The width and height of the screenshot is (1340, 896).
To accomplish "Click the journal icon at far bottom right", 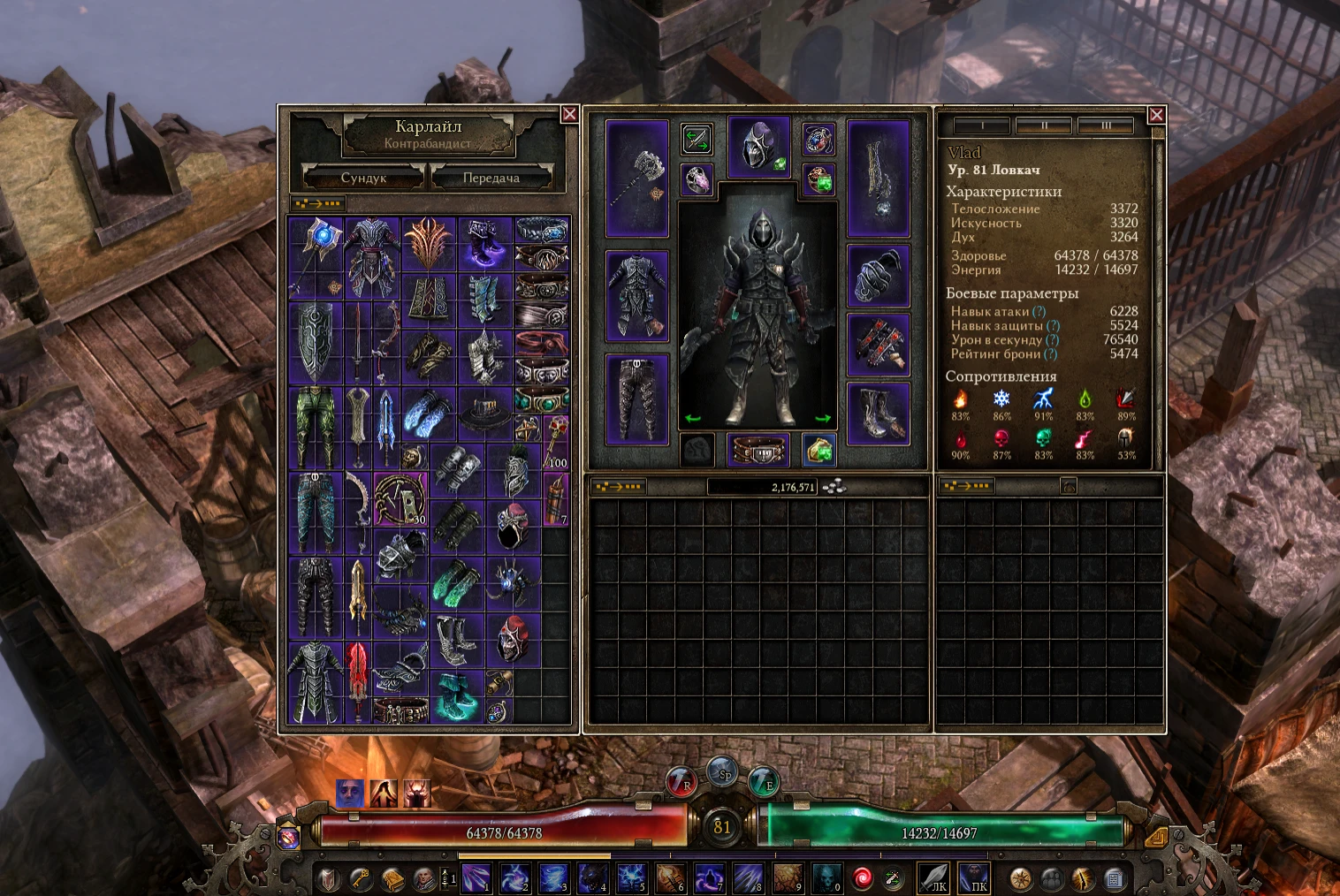I will pyautogui.click(x=1116, y=879).
